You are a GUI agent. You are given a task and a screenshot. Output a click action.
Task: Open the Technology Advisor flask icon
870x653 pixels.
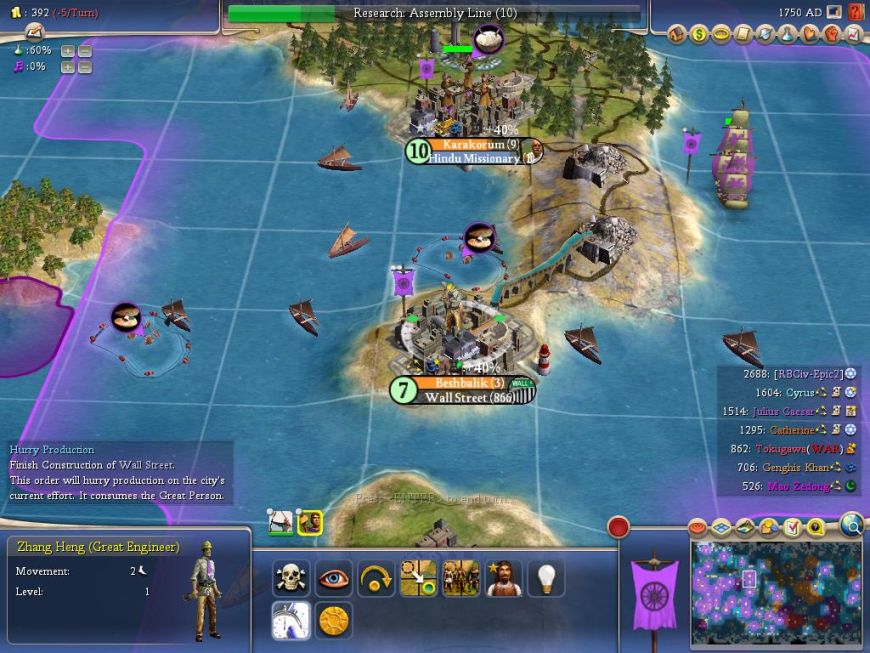coord(787,34)
